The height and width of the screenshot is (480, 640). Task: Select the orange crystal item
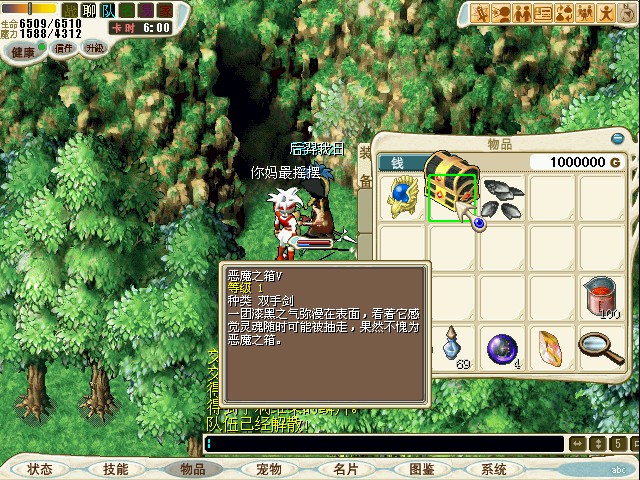coord(550,347)
